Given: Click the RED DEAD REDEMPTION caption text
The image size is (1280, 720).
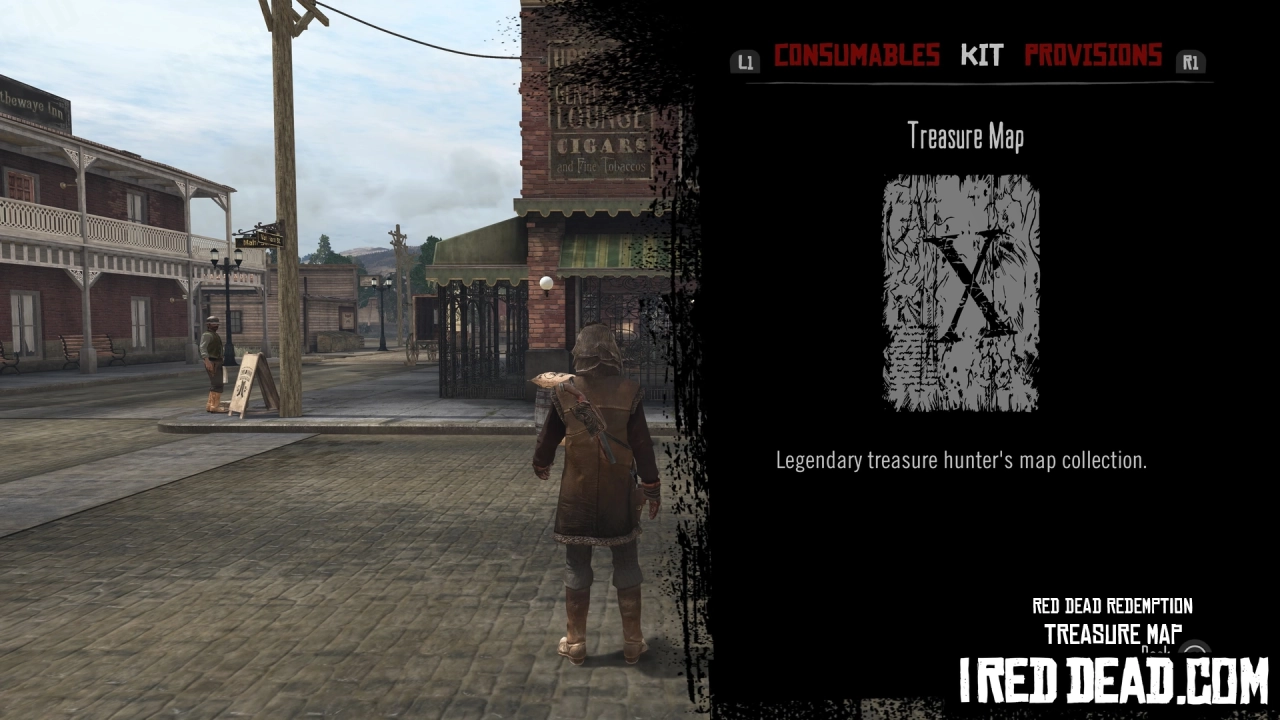Looking at the screenshot, I should click(1111, 606).
